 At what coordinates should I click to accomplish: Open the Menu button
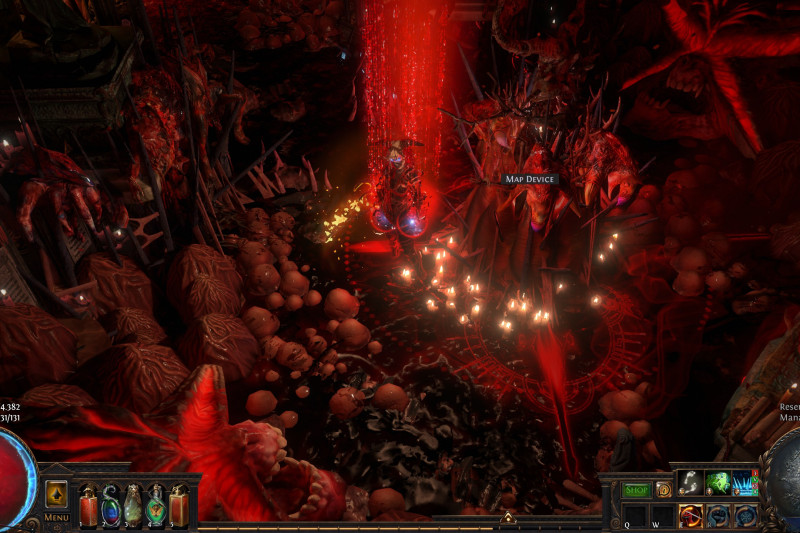tap(56, 517)
